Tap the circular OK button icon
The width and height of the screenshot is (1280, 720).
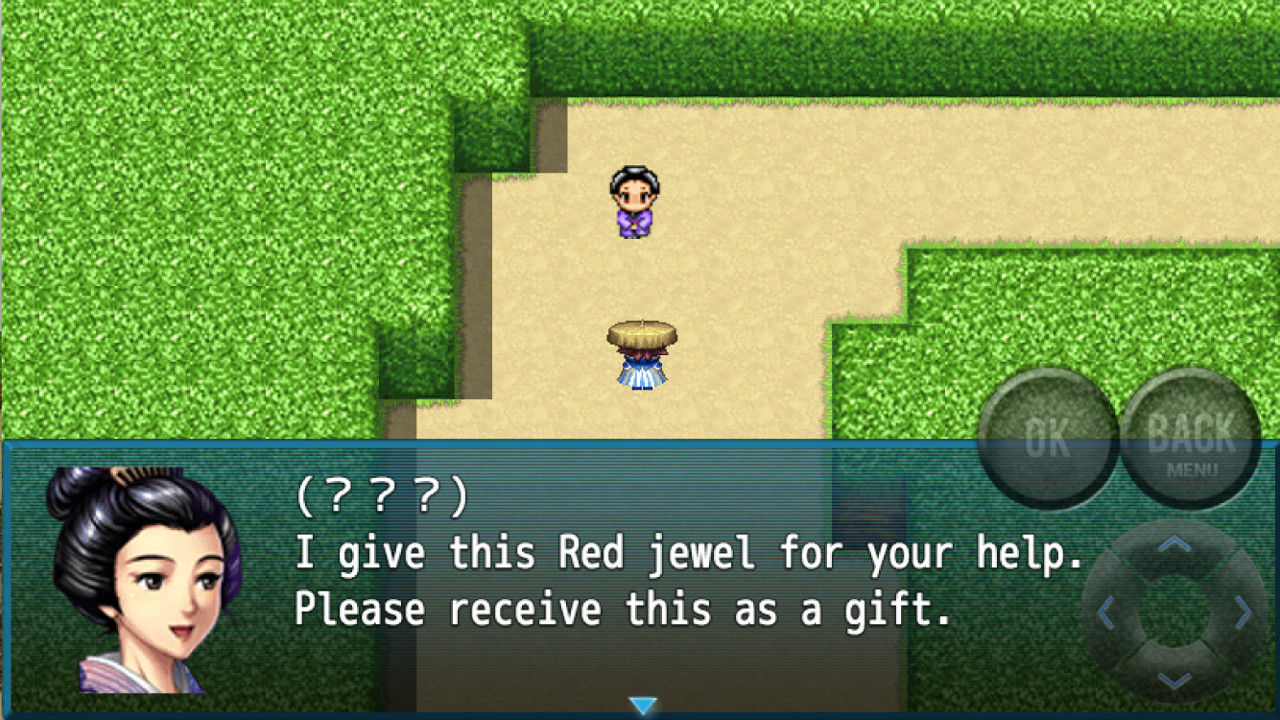(1047, 435)
